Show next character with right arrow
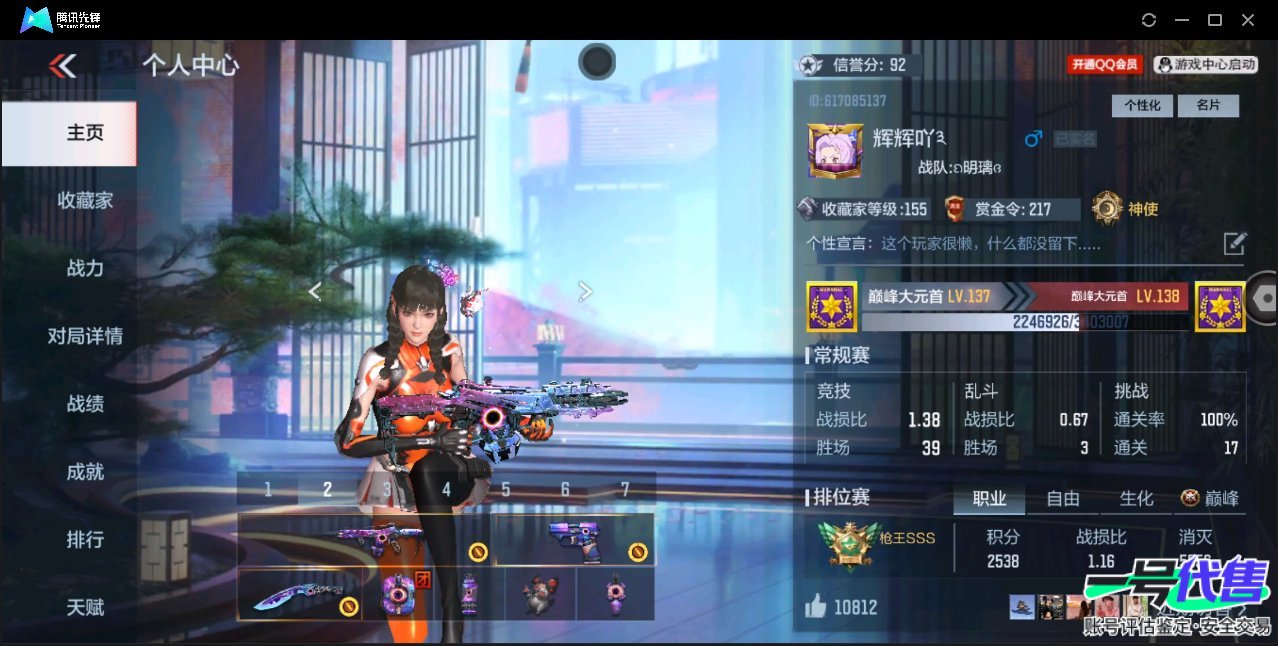Viewport: 1278px width, 646px height. click(586, 291)
